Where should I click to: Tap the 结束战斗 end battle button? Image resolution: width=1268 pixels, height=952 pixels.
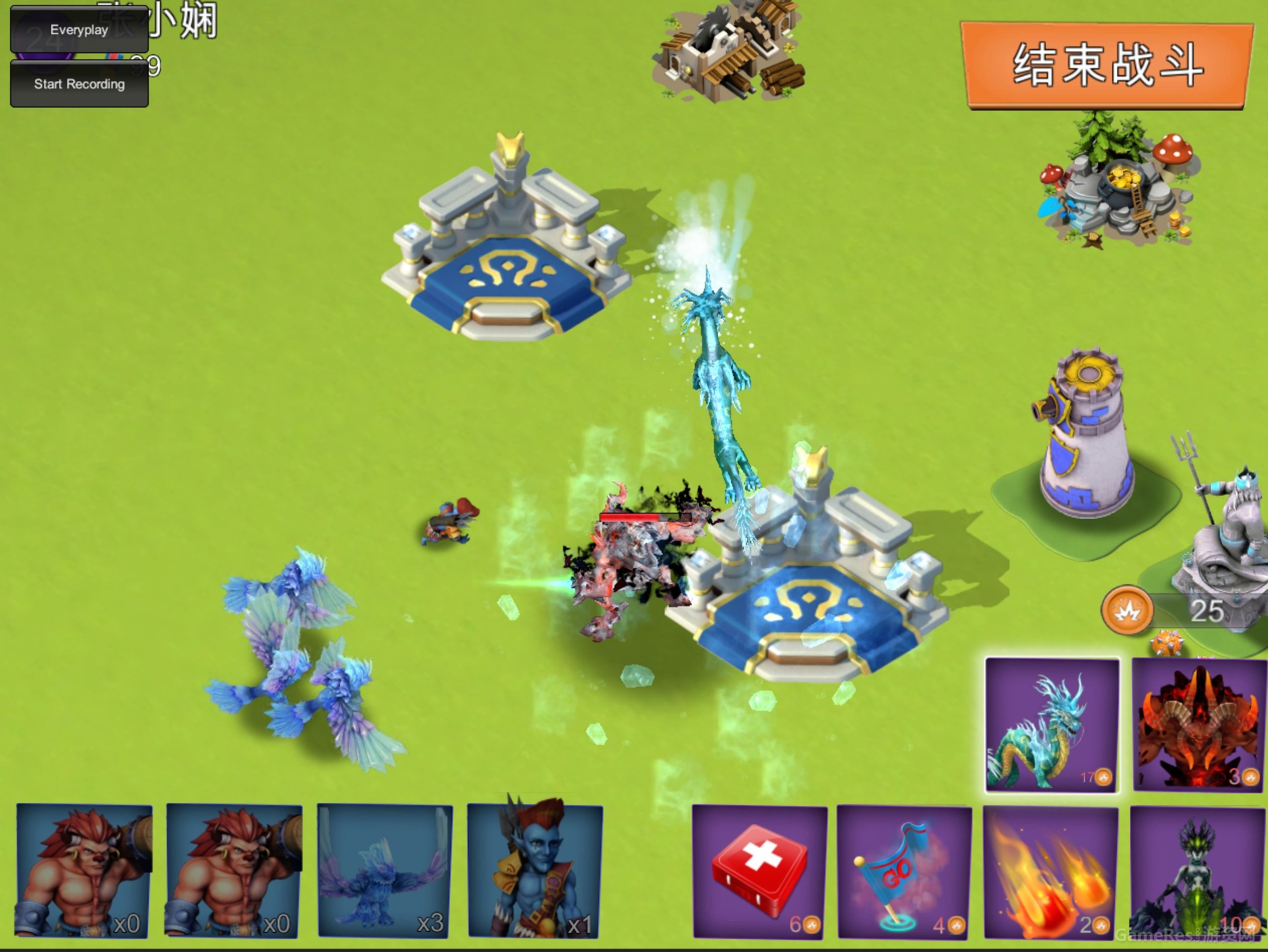coord(1106,65)
